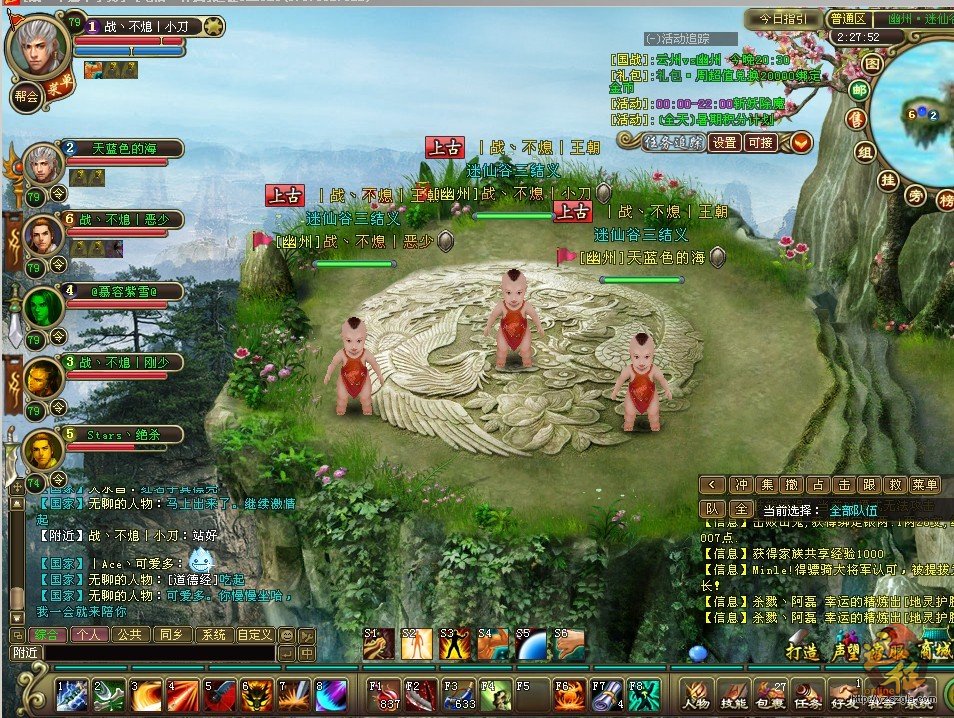This screenshot has height=718, width=954.
Task: Show 可接 available quests
Action: pyautogui.click(x=761, y=143)
